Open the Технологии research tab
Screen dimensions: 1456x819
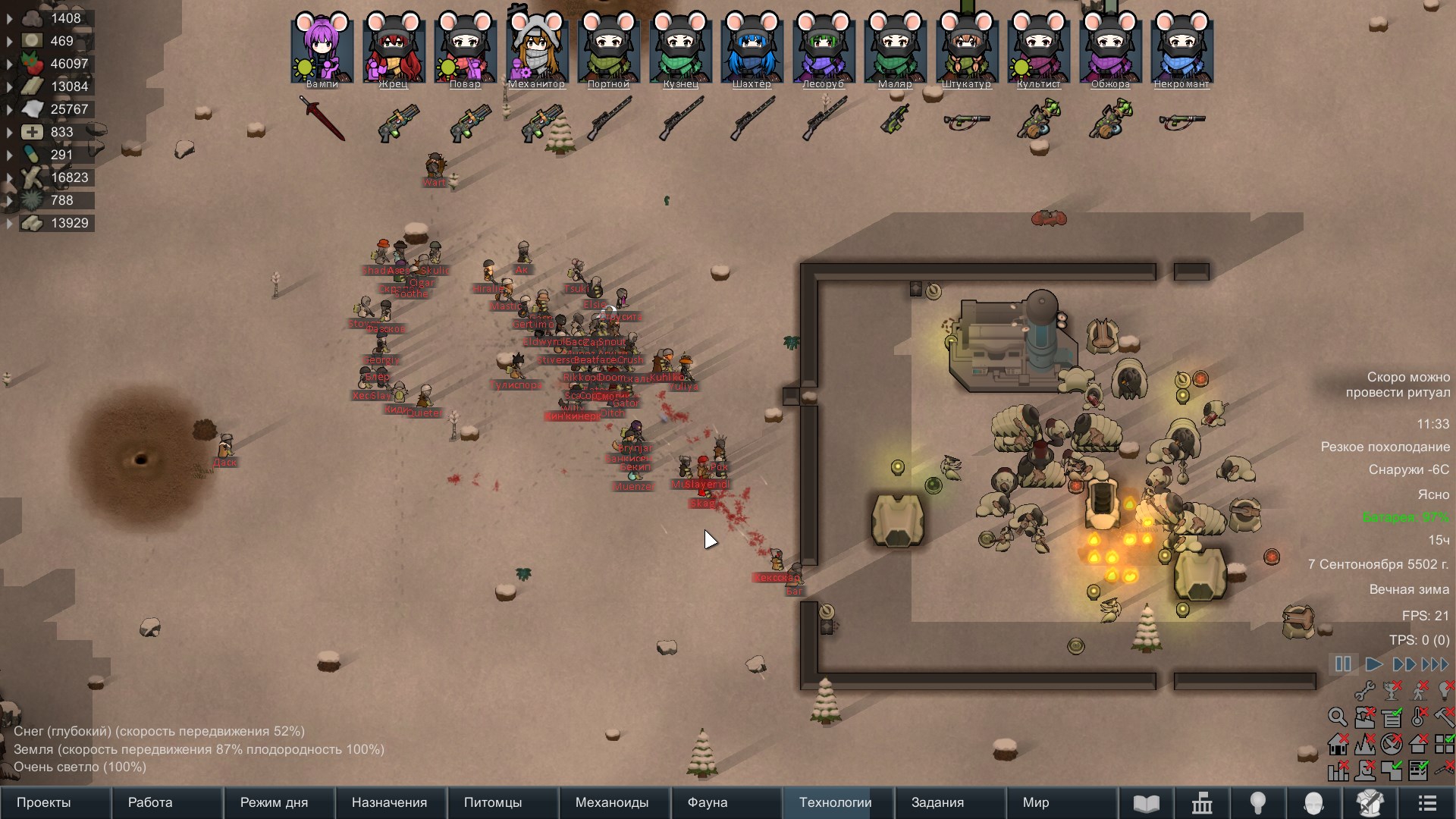835,802
